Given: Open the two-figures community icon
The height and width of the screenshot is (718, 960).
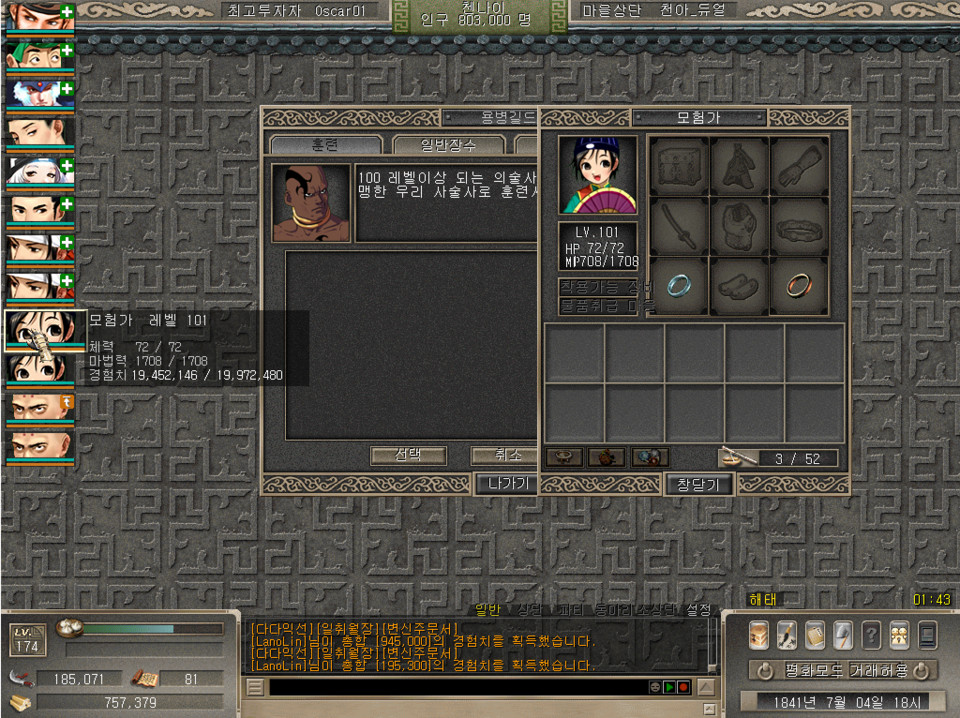Looking at the screenshot, I should [899, 634].
